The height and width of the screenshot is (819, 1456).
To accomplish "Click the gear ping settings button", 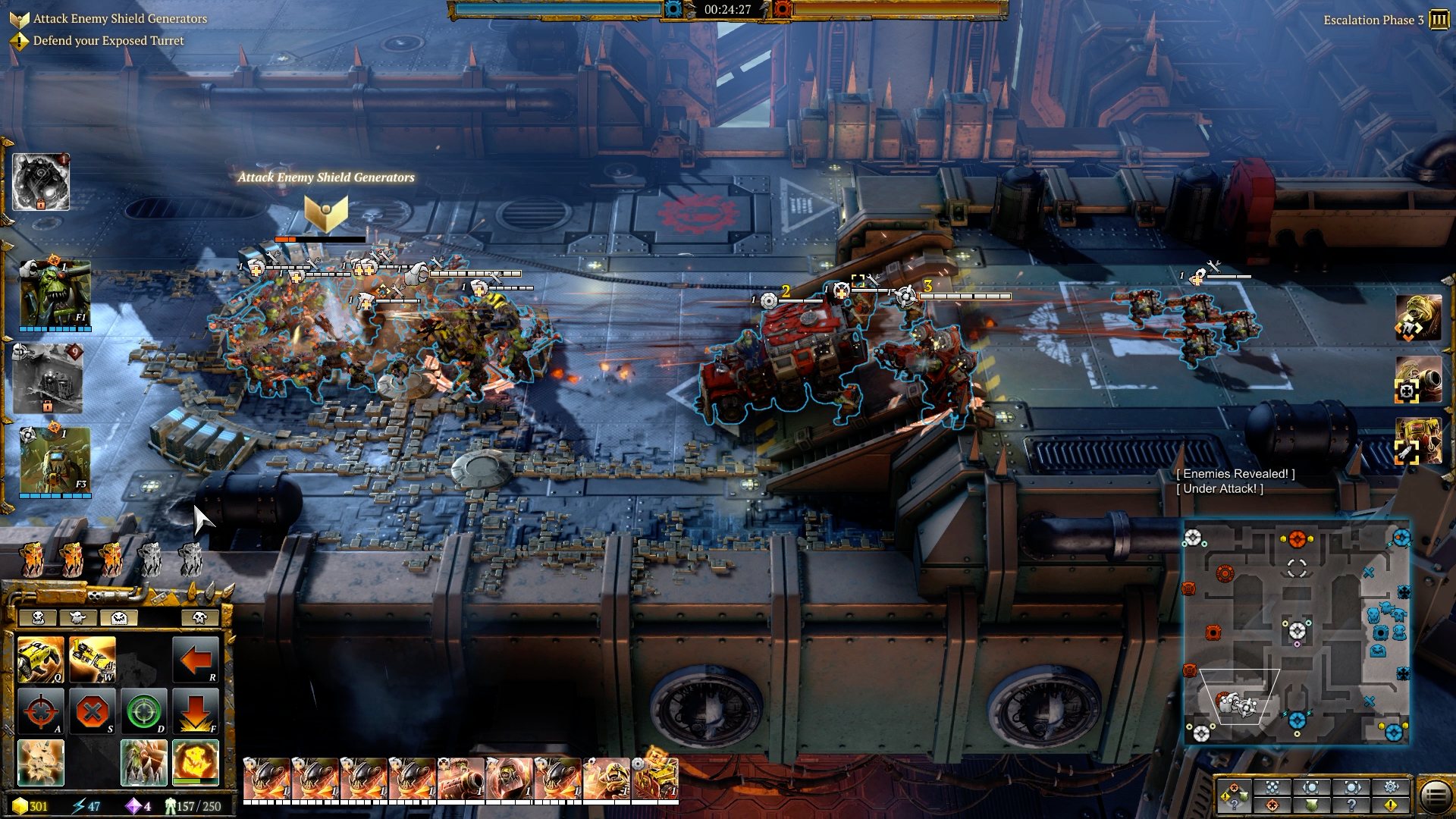I will pyautogui.click(x=1391, y=787).
